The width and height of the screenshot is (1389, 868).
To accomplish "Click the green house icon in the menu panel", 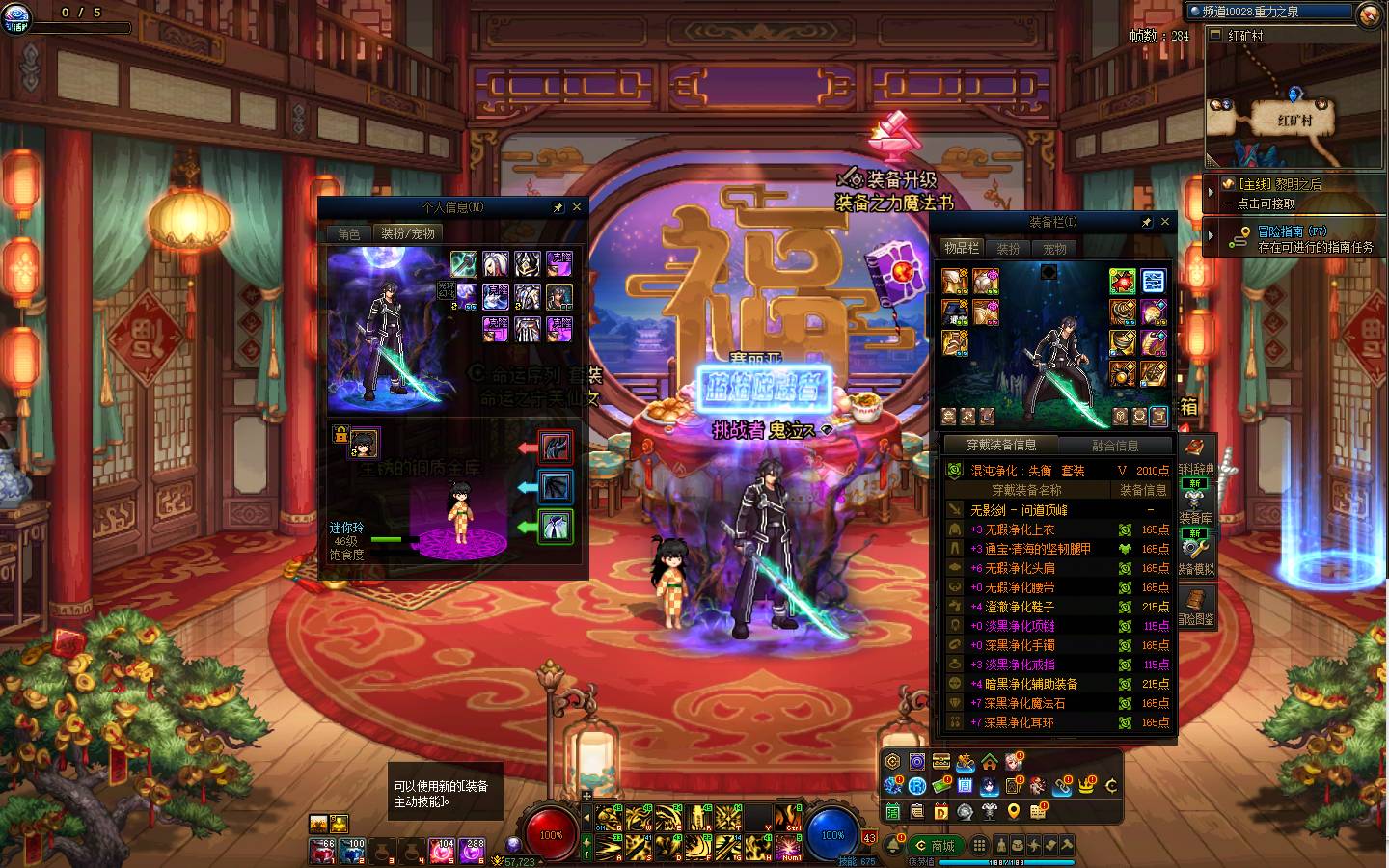I will 990,762.
